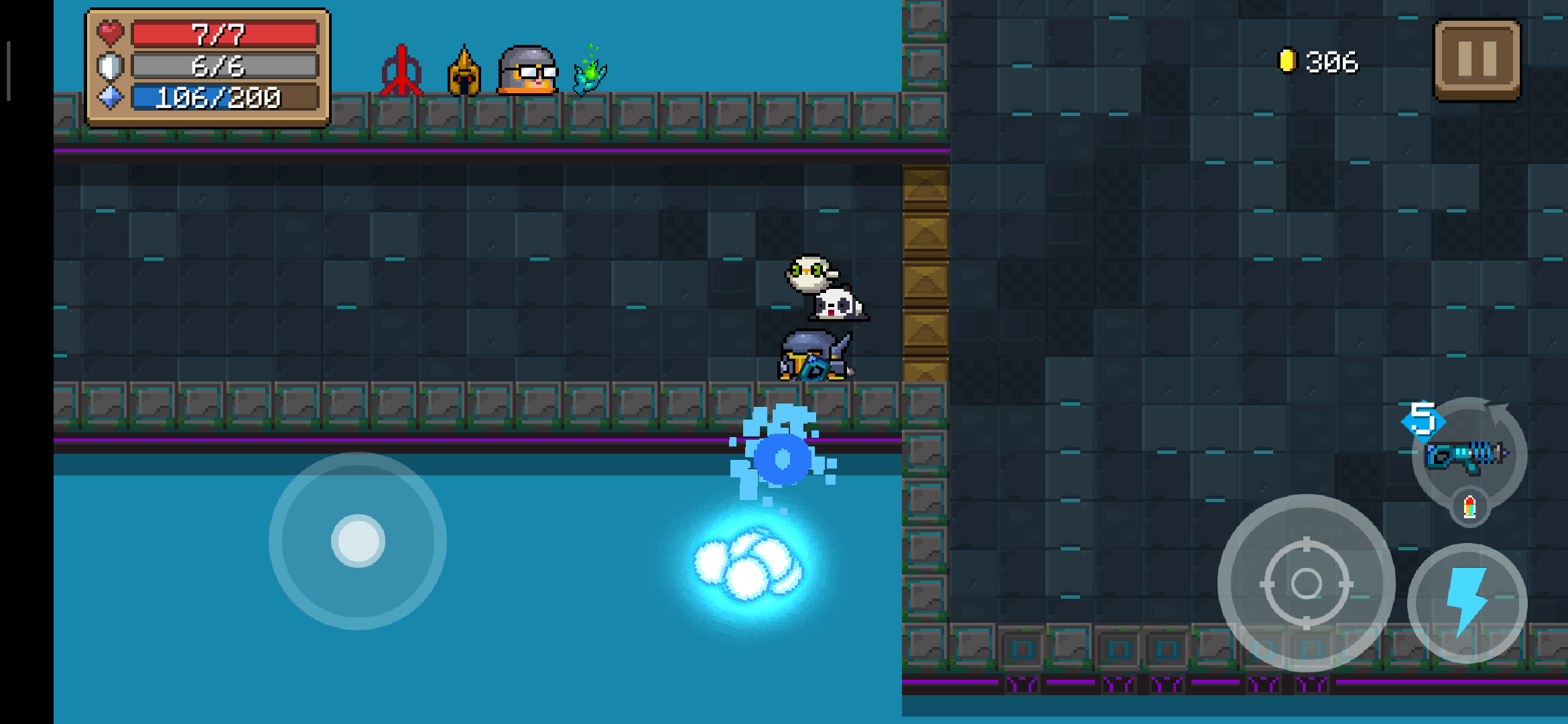This screenshot has width=1568, height=724.
Task: Tap the small bullet icon below weapon
Action: (1469, 507)
